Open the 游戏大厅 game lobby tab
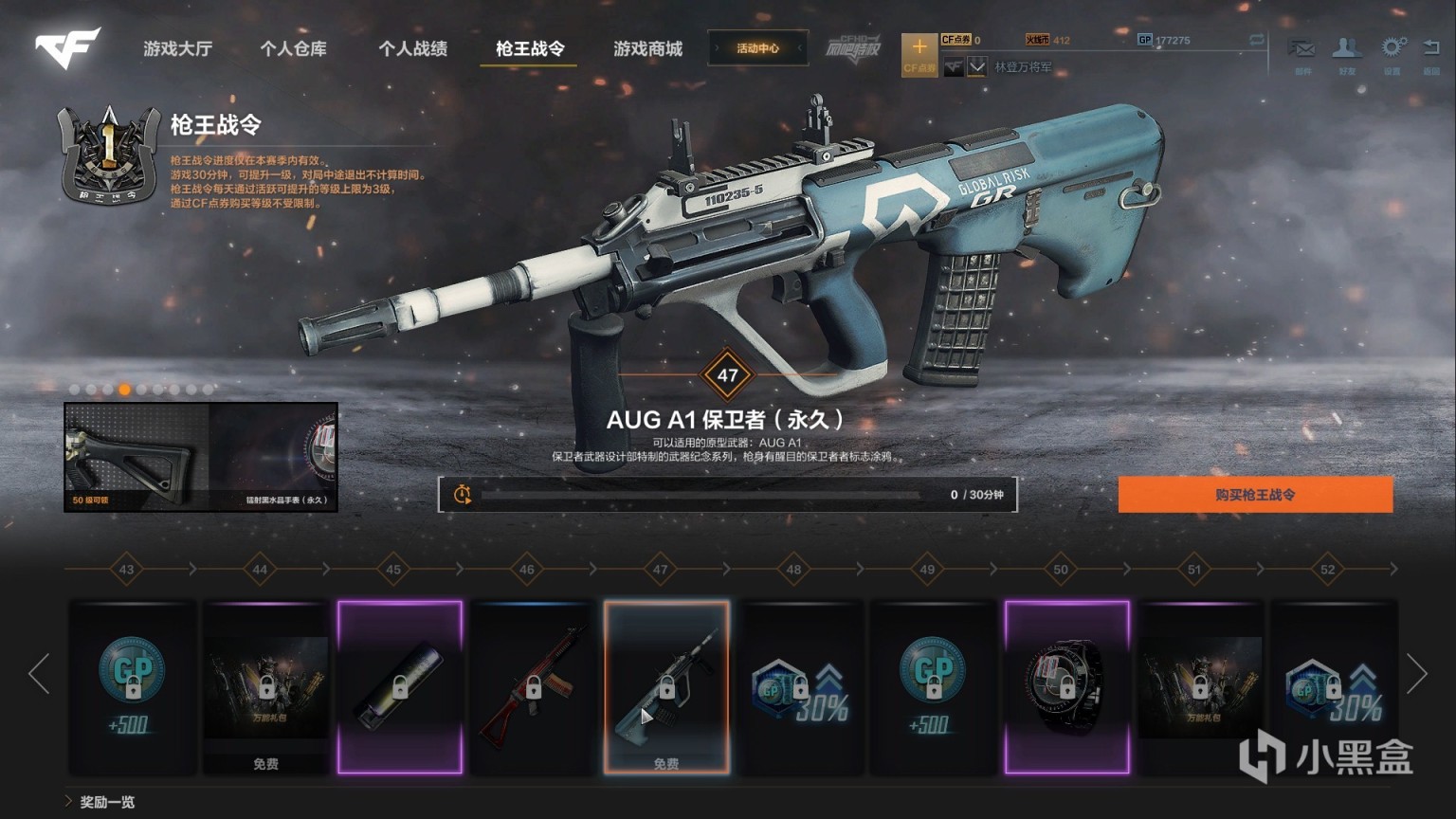Image resolution: width=1456 pixels, height=819 pixels. click(x=177, y=48)
